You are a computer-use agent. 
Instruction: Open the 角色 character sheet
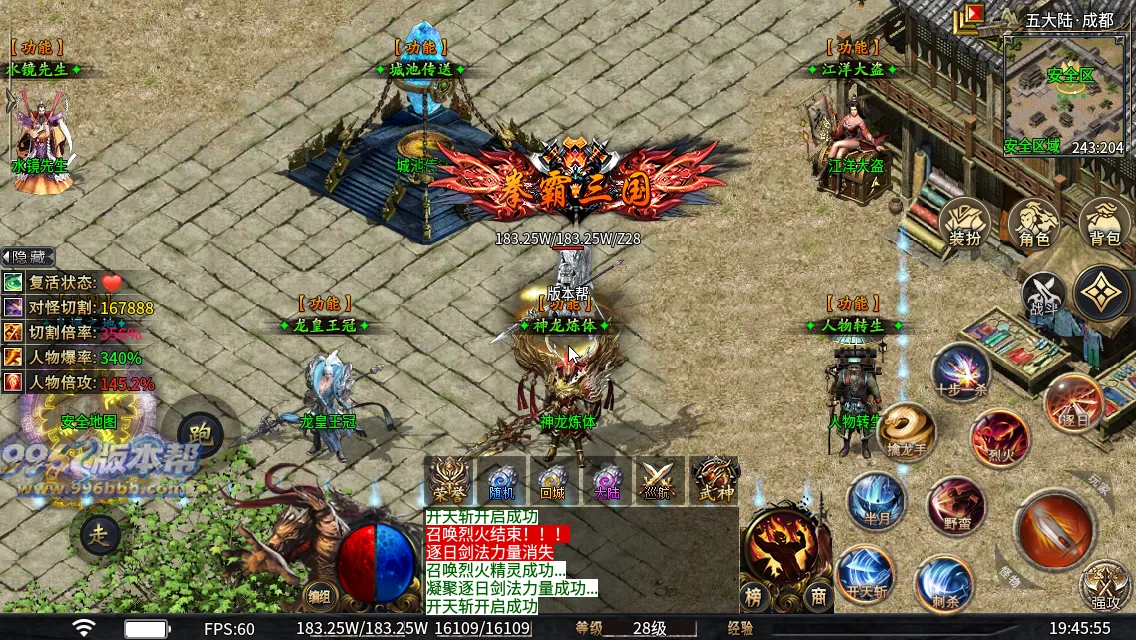1034,223
